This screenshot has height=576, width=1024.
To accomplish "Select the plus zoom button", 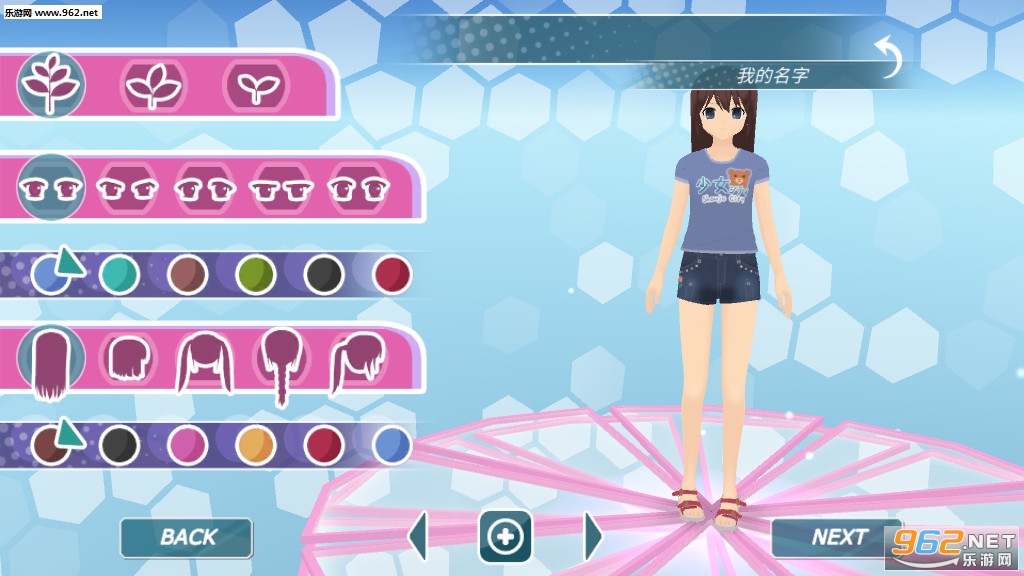I will point(505,537).
